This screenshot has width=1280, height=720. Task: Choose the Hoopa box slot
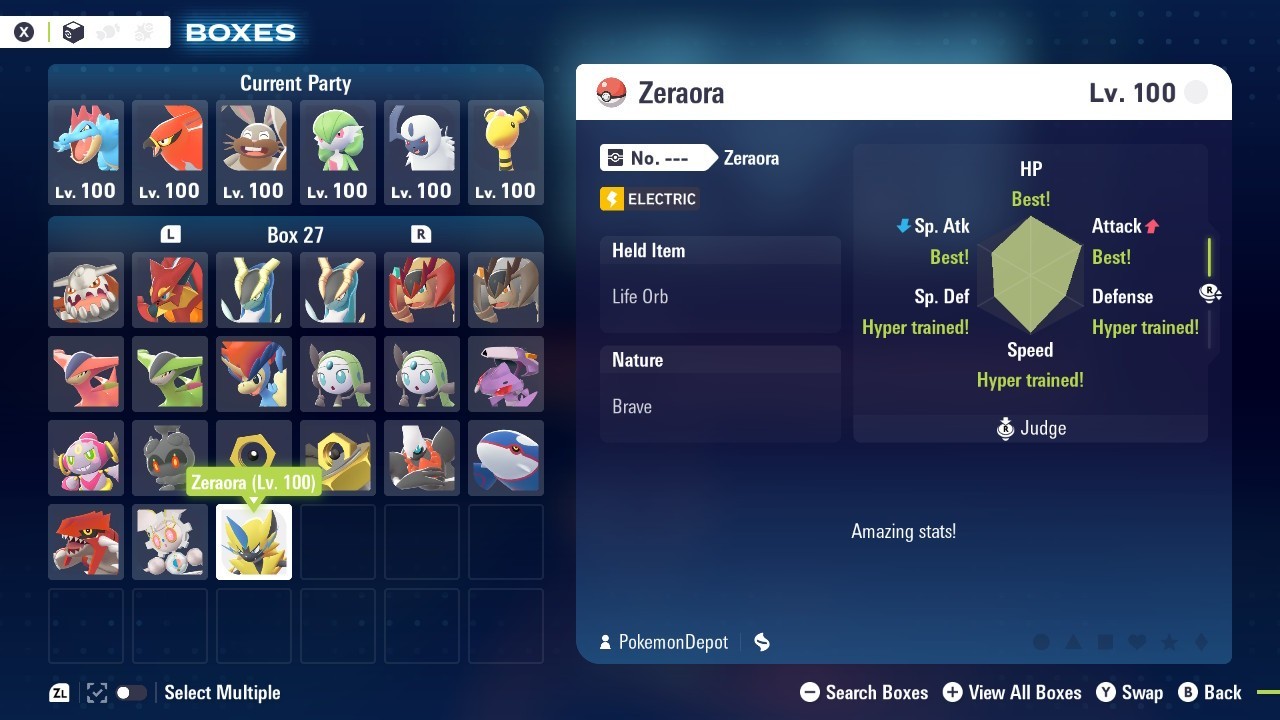pyautogui.click(x=86, y=458)
